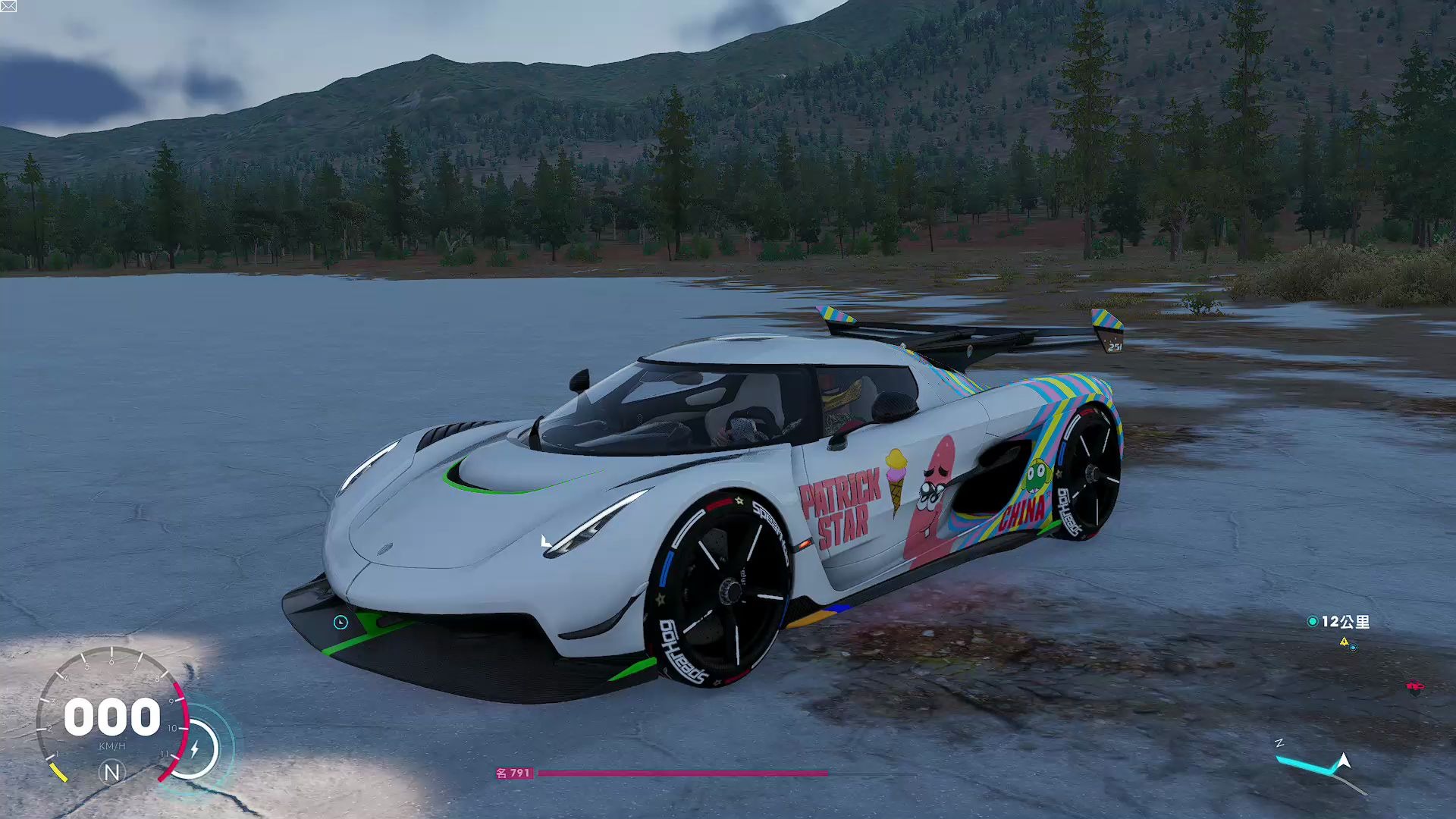Screen dimensions: 1456x819
Task: Select the neutral gear N indicator
Action: click(111, 772)
